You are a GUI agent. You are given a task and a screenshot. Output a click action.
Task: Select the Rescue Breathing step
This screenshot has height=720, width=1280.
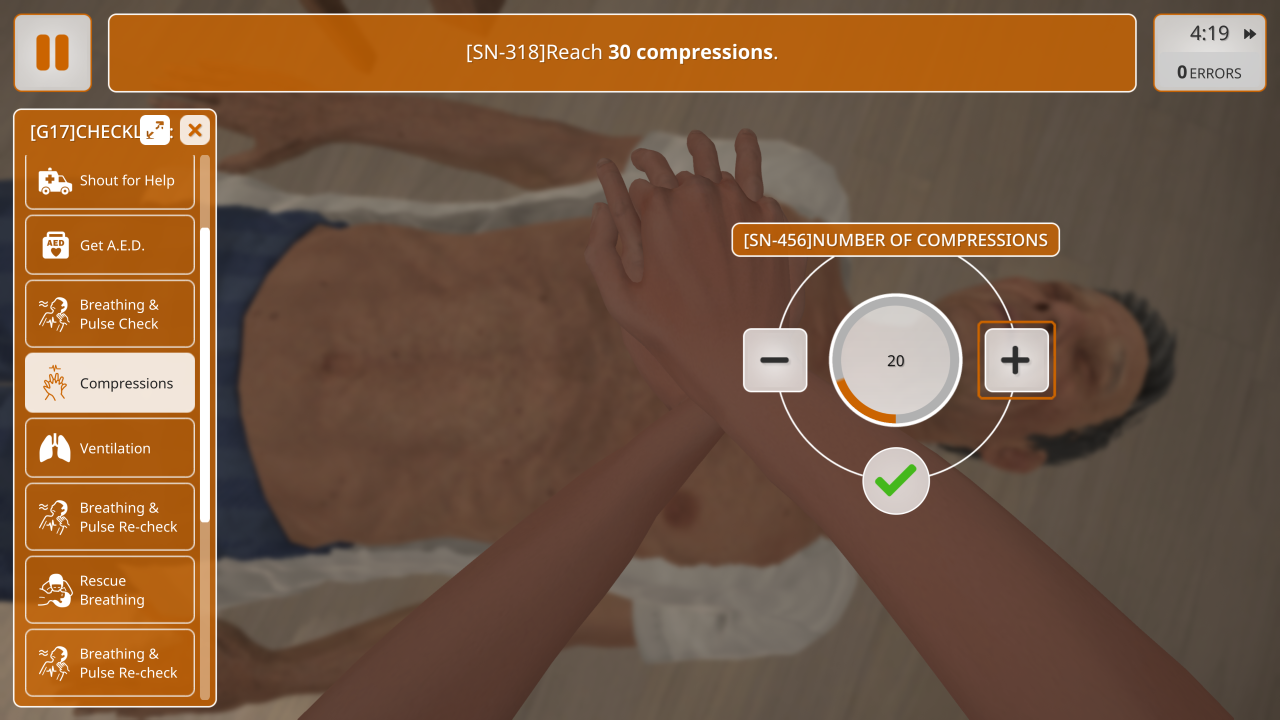coord(110,590)
